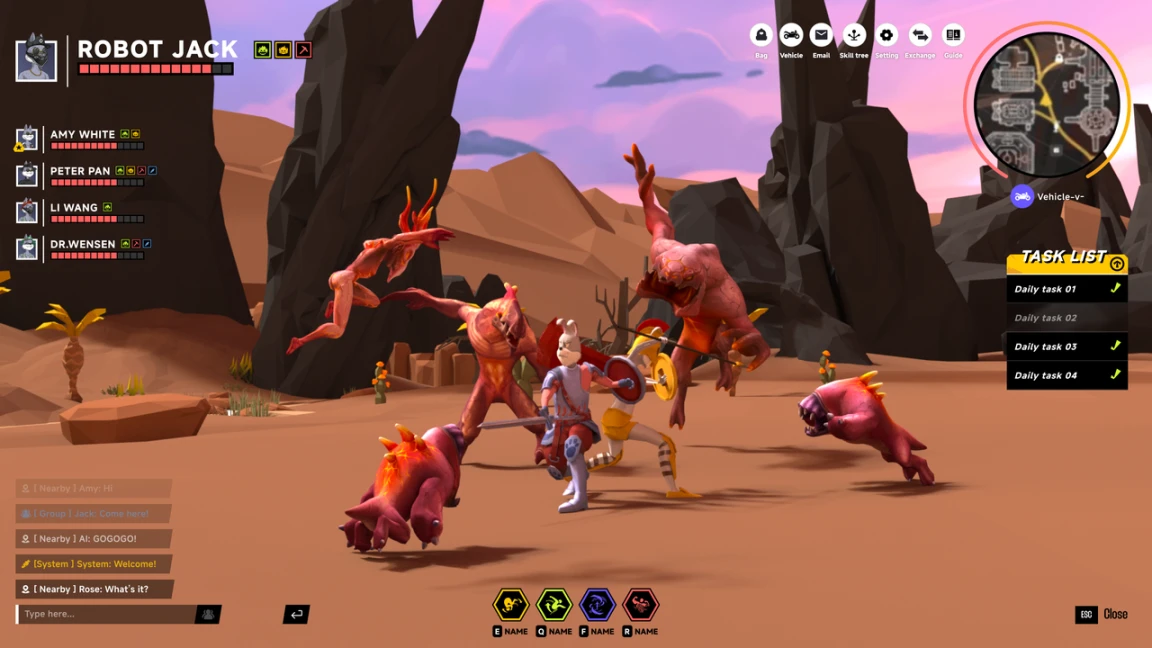Close the interface with the Close button
Image resolution: width=1152 pixels, height=648 pixels.
click(x=1102, y=614)
